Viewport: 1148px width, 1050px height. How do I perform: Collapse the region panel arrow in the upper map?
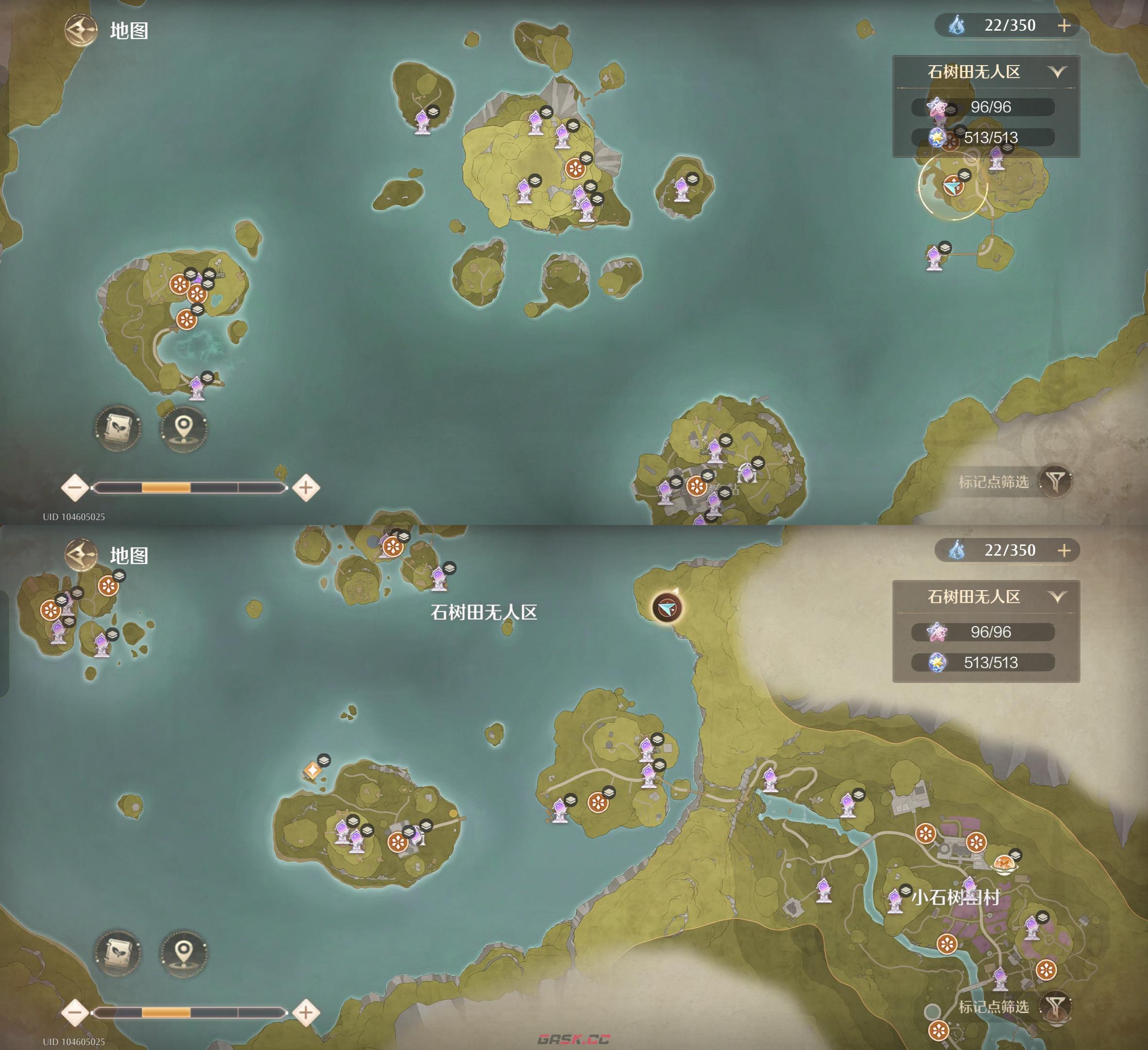click(1058, 72)
